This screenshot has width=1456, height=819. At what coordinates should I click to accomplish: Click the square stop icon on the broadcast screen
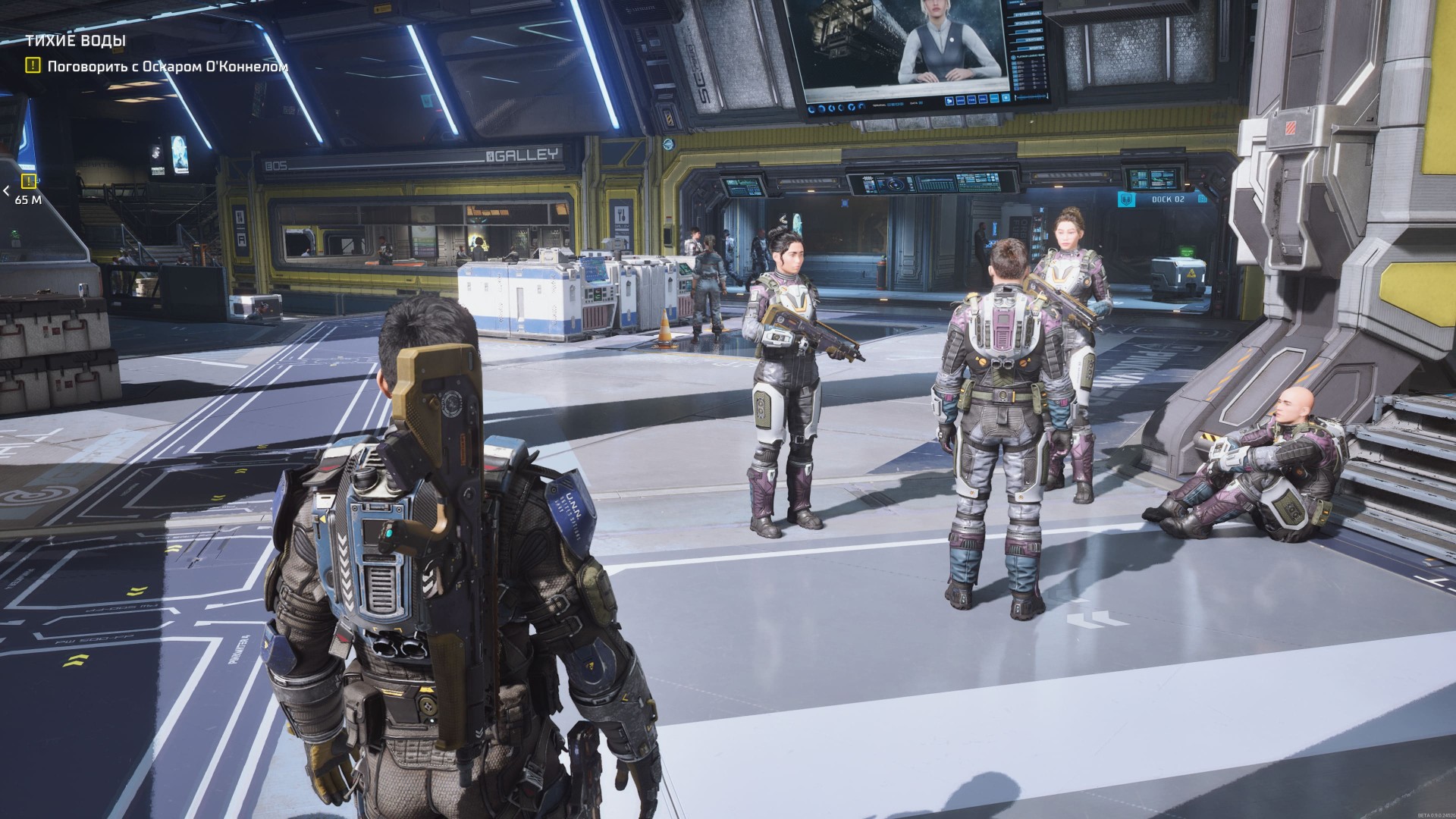1006,98
